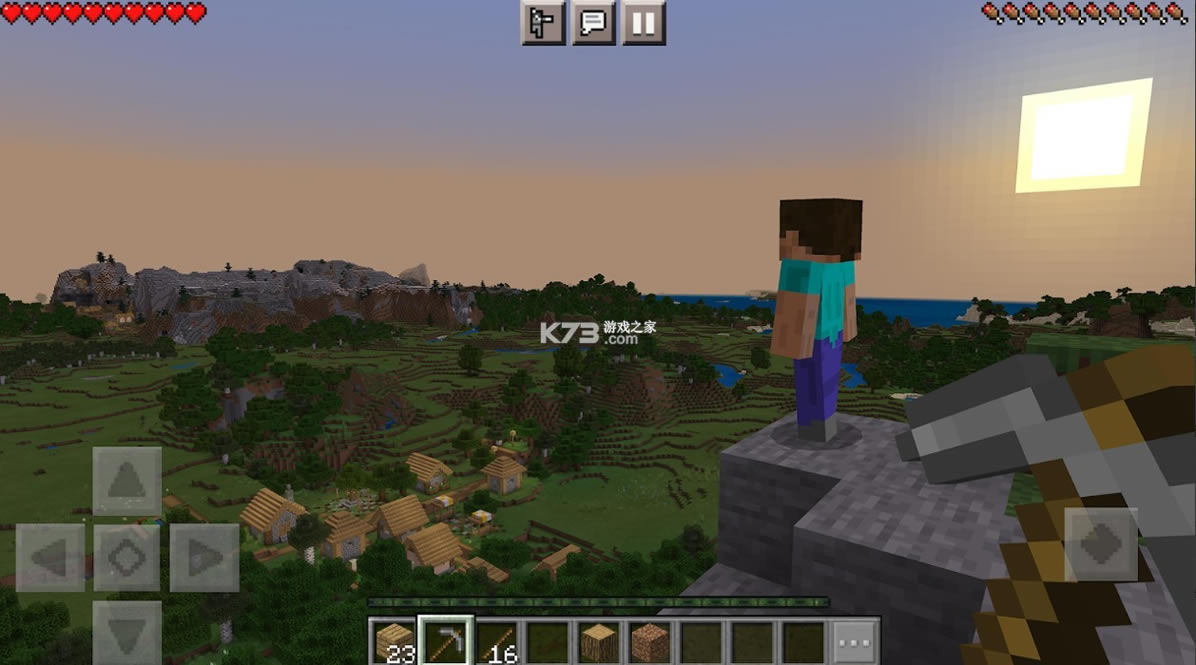Select the oak planks stack of 23
This screenshot has width=1196, height=665.
coord(394,641)
